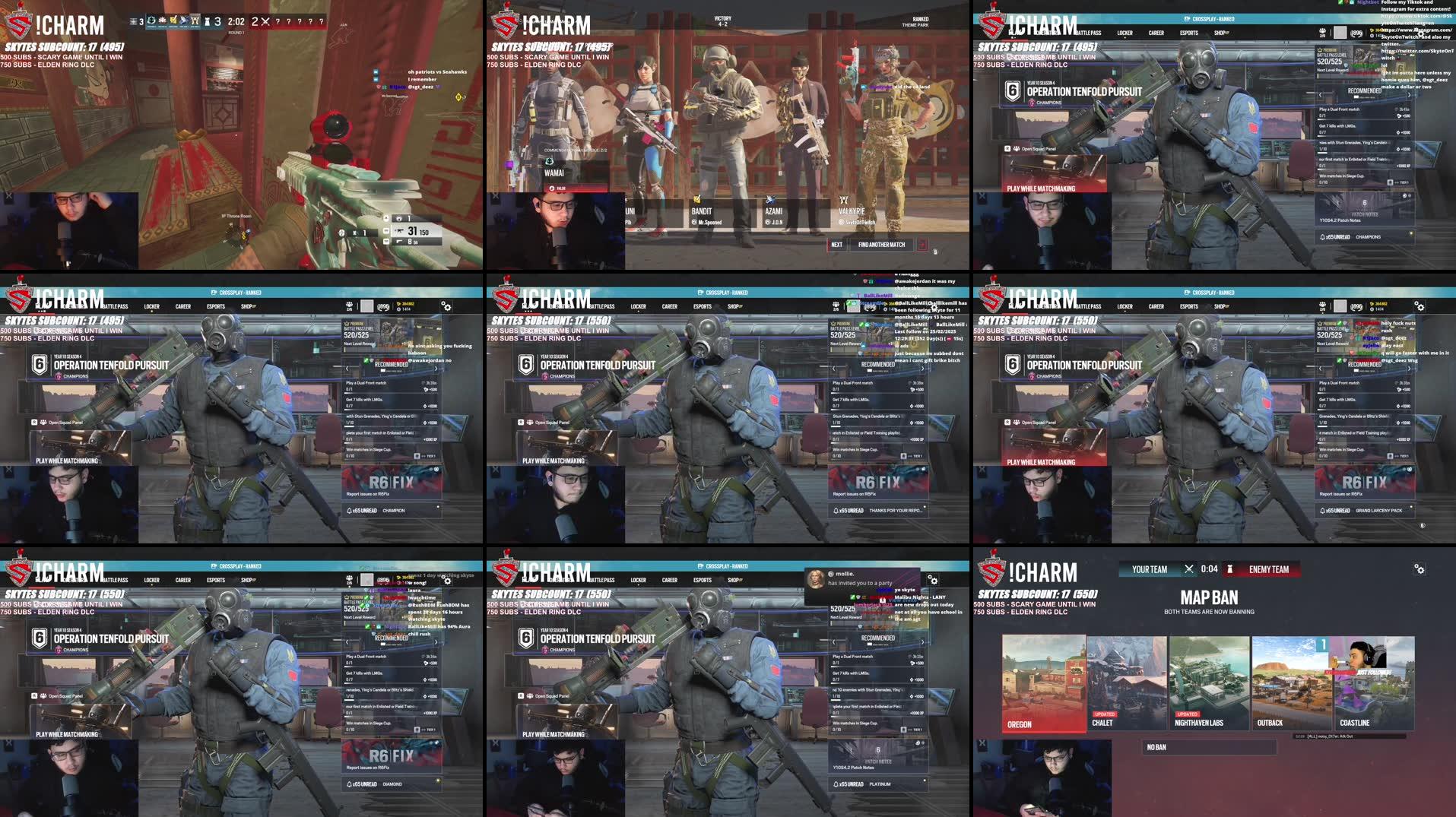Click the squad members 2/5 icon

tap(347, 305)
